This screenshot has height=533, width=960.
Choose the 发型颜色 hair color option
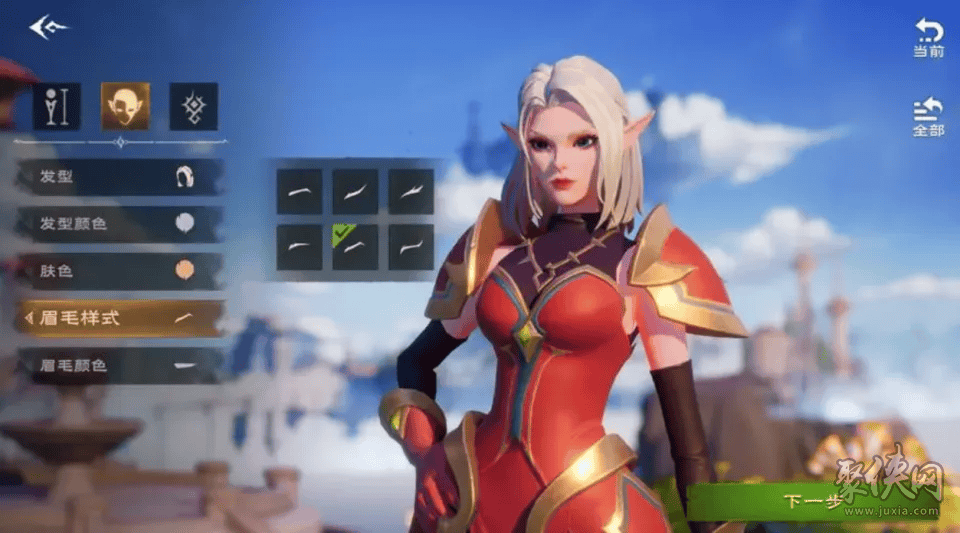pos(120,224)
